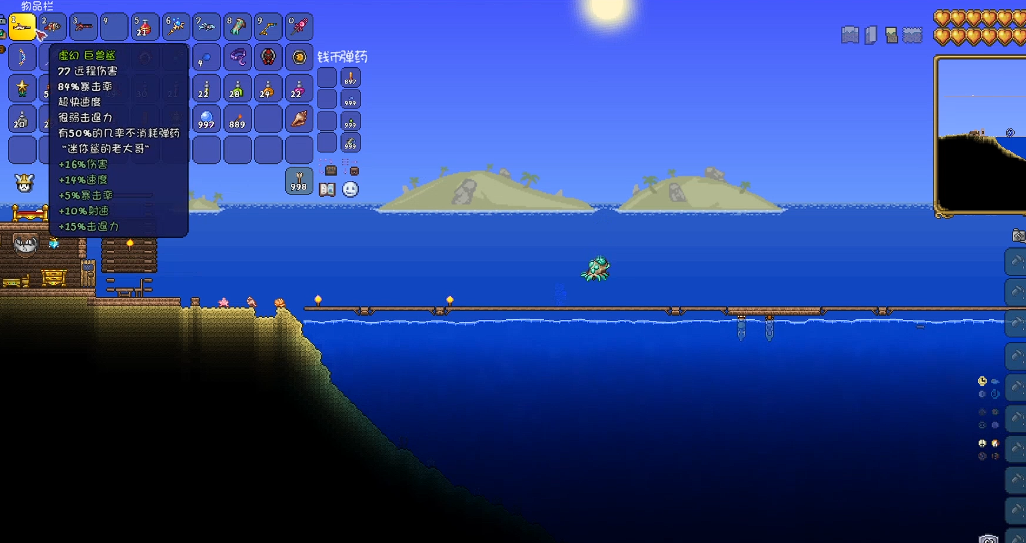Pick the conch shell inventory slot
1026x543 pixels.
point(299,119)
